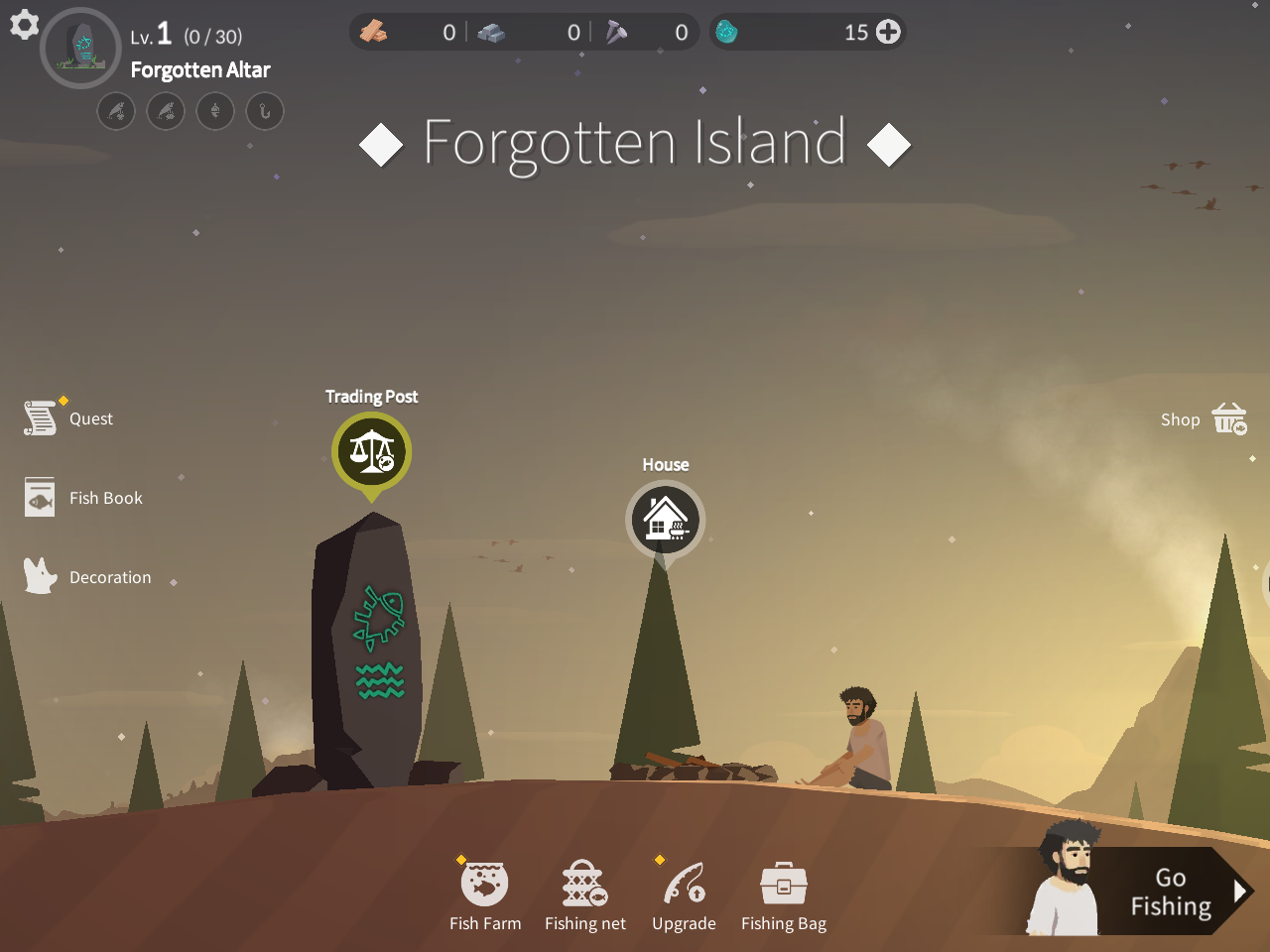Open the settings gear
Viewport: 1270px width, 952px height.
coord(23,26)
